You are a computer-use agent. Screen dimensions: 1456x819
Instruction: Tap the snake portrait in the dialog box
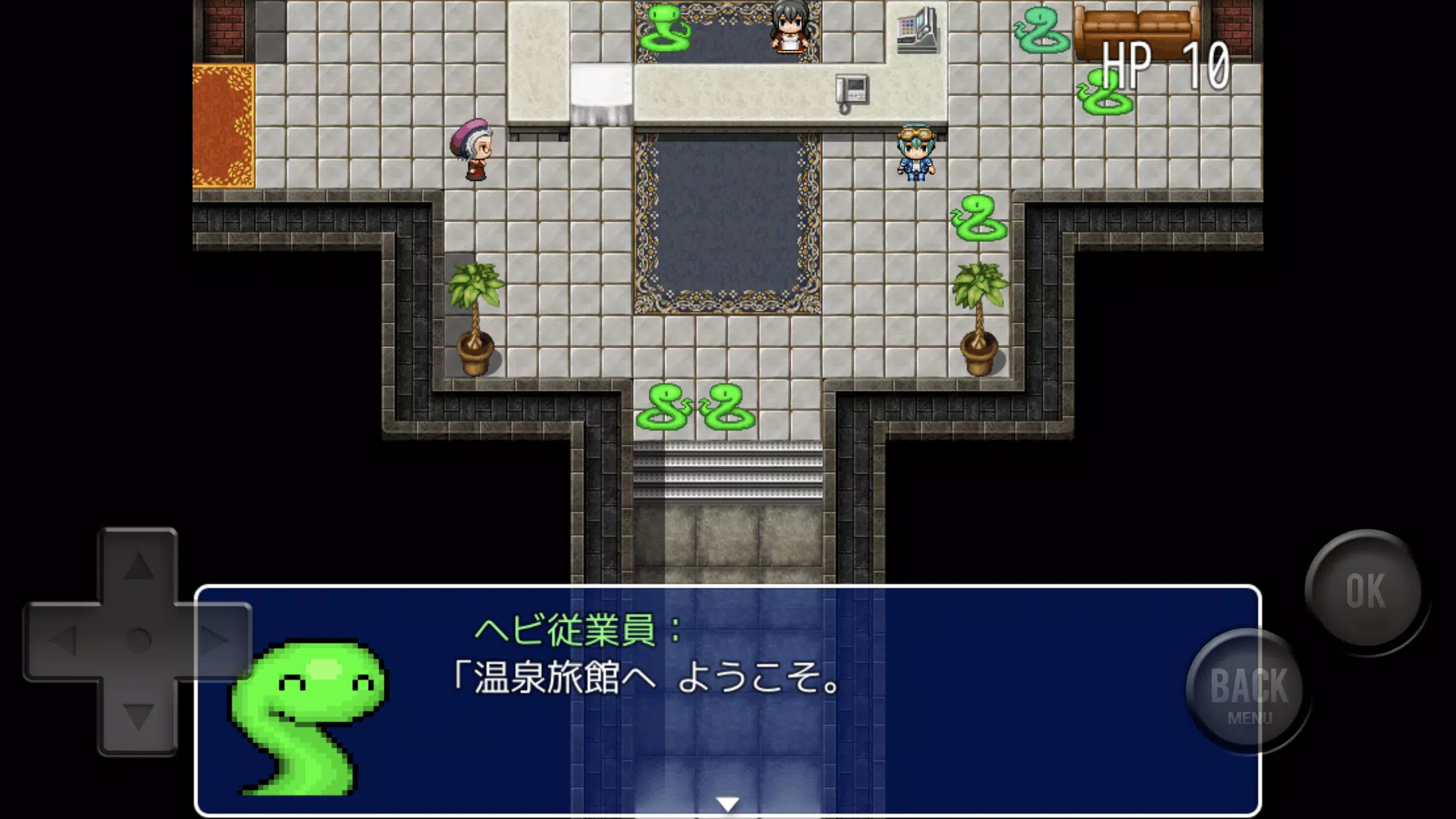pyautogui.click(x=310, y=715)
